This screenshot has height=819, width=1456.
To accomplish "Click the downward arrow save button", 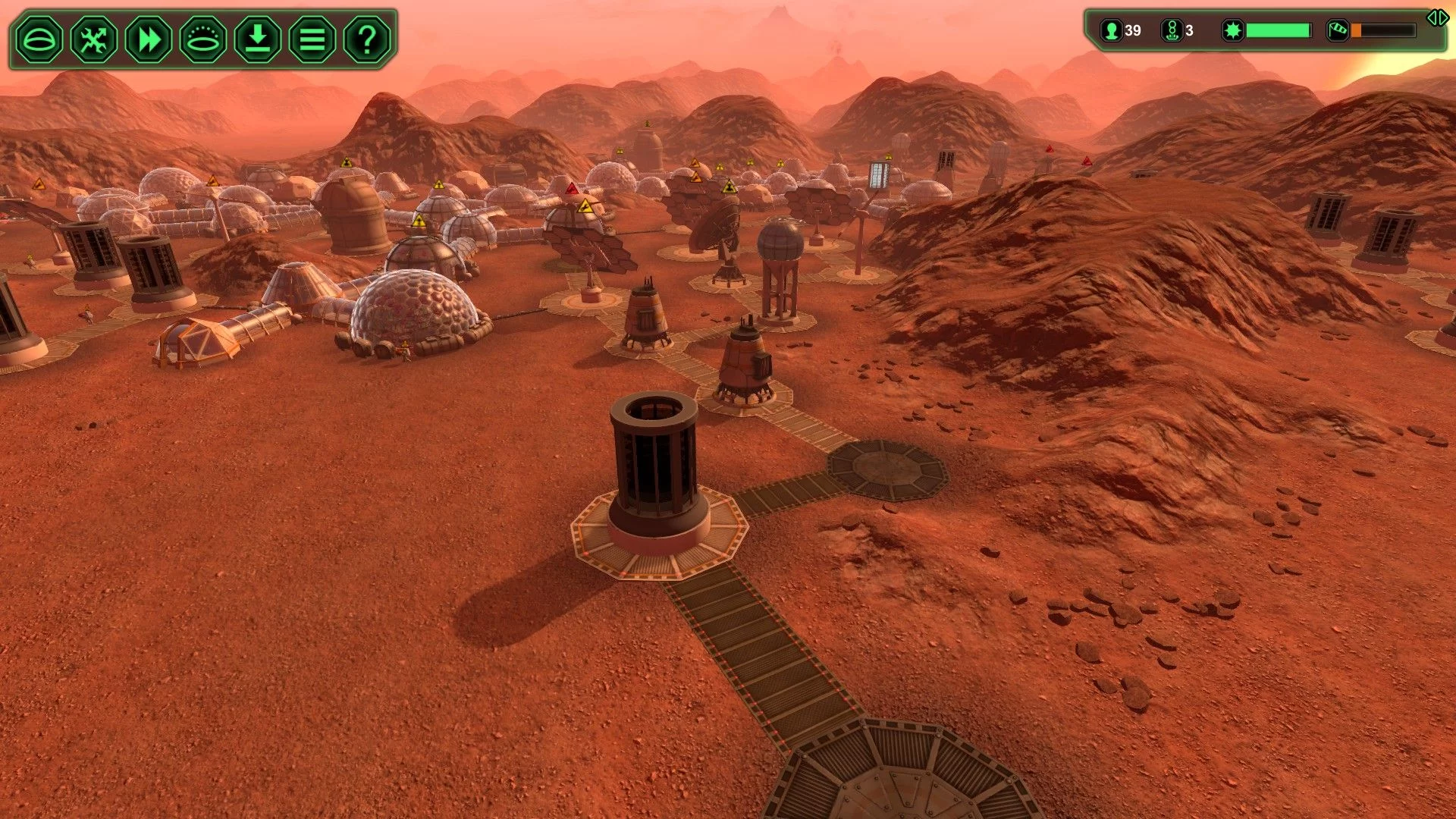I will (258, 39).
